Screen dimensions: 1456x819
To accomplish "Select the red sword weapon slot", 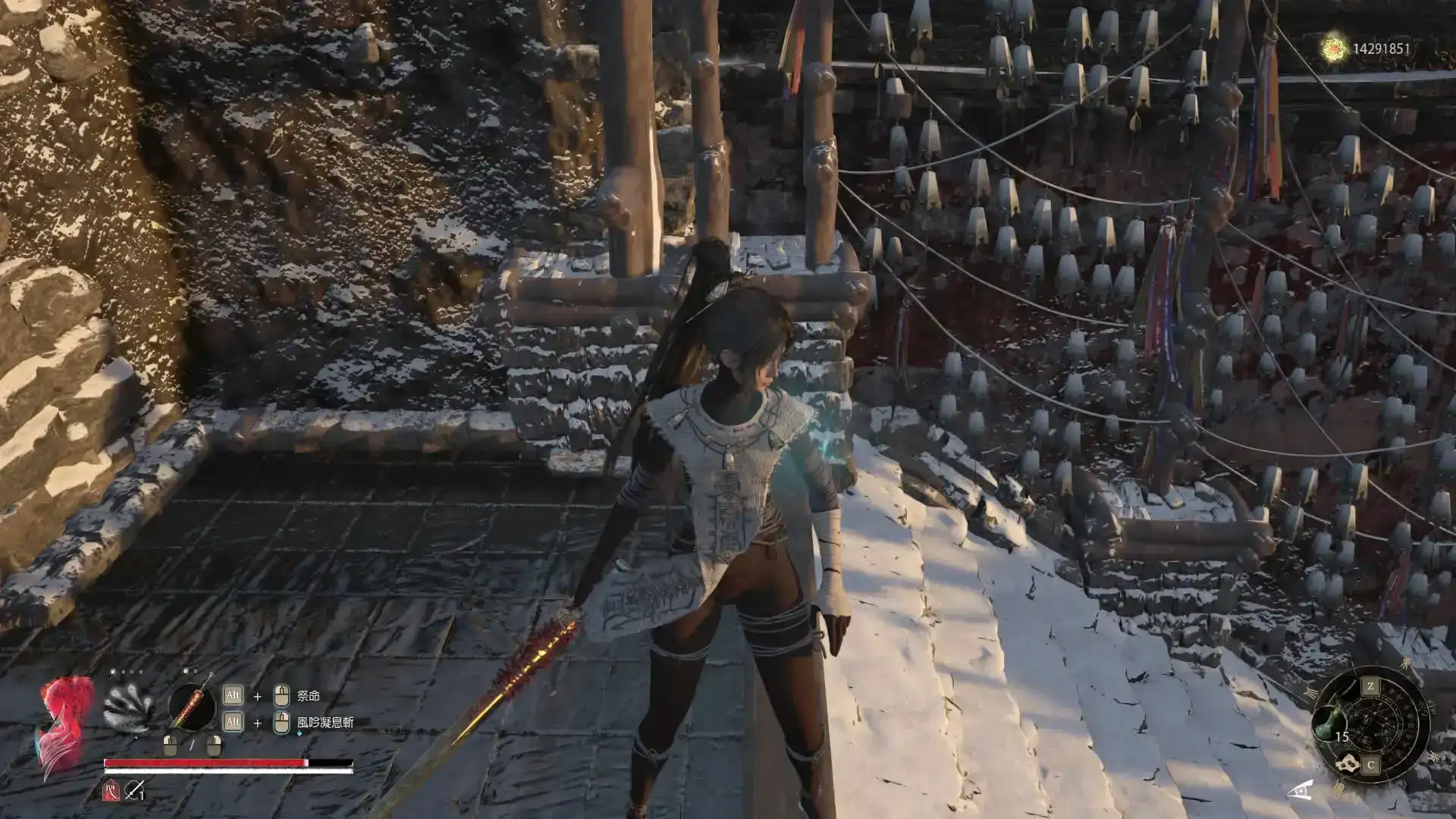I will coord(191,707).
